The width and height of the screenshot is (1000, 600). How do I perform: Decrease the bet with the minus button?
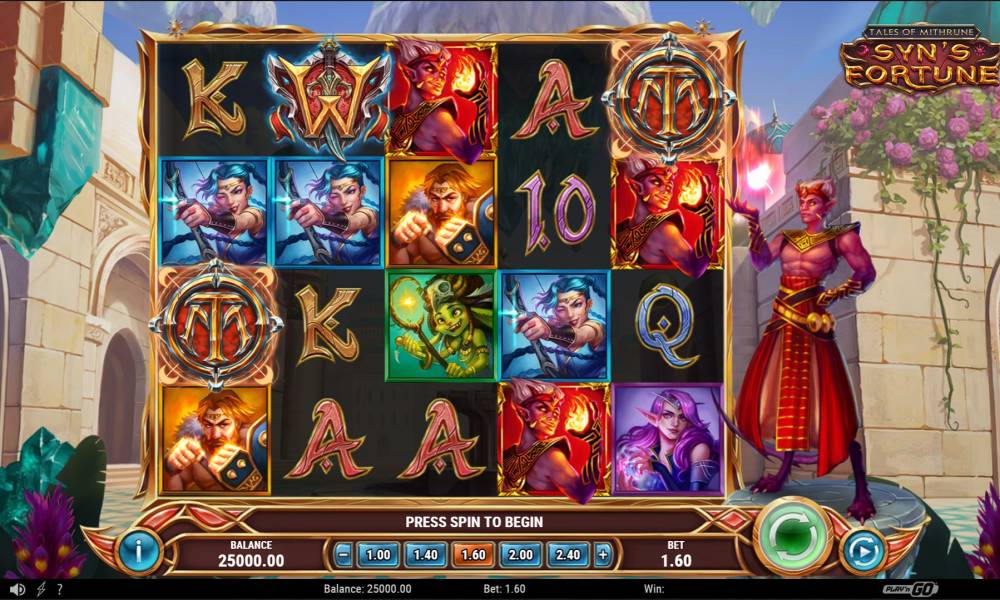pyautogui.click(x=343, y=553)
